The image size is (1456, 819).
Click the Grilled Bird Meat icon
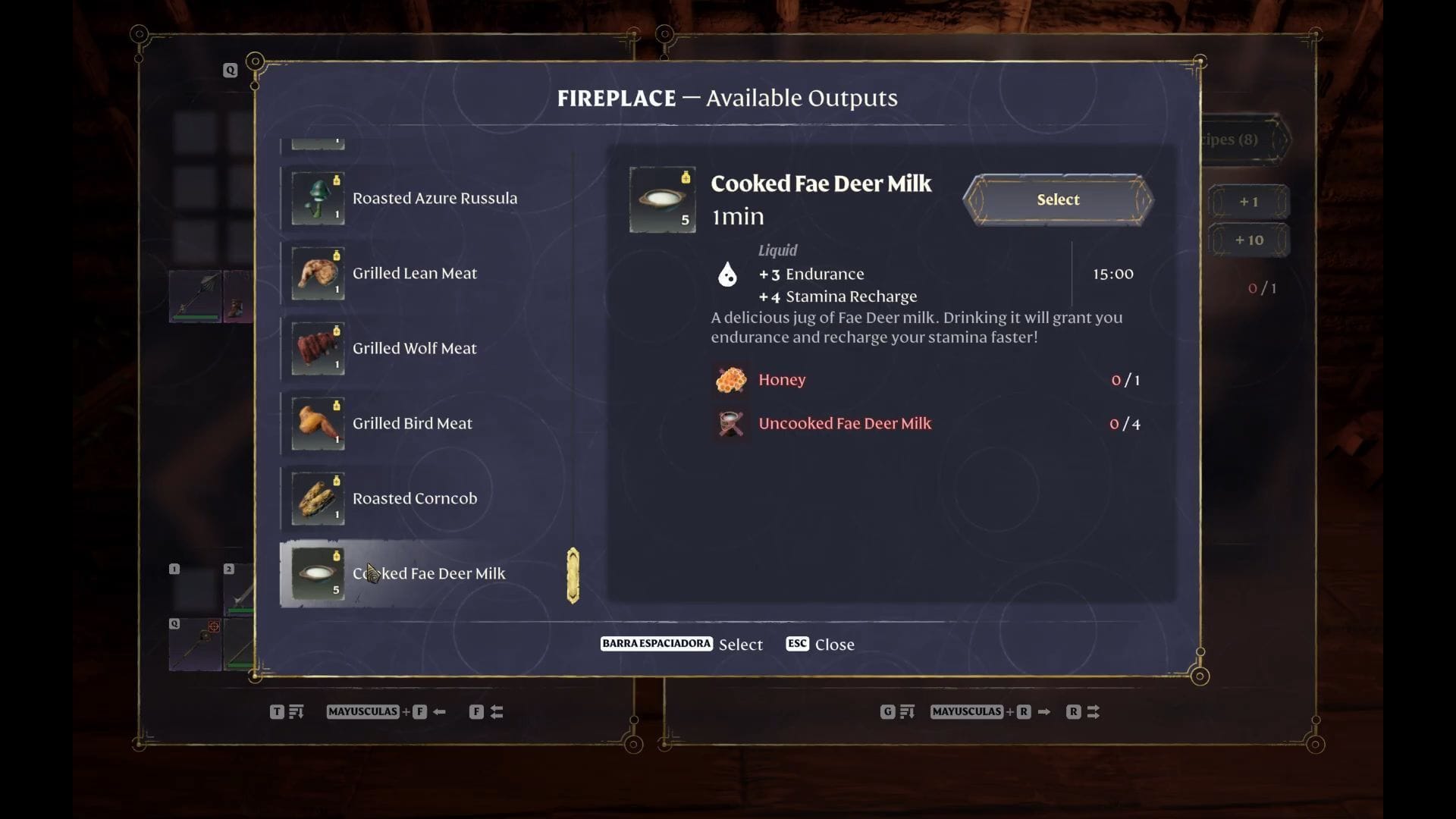point(316,423)
